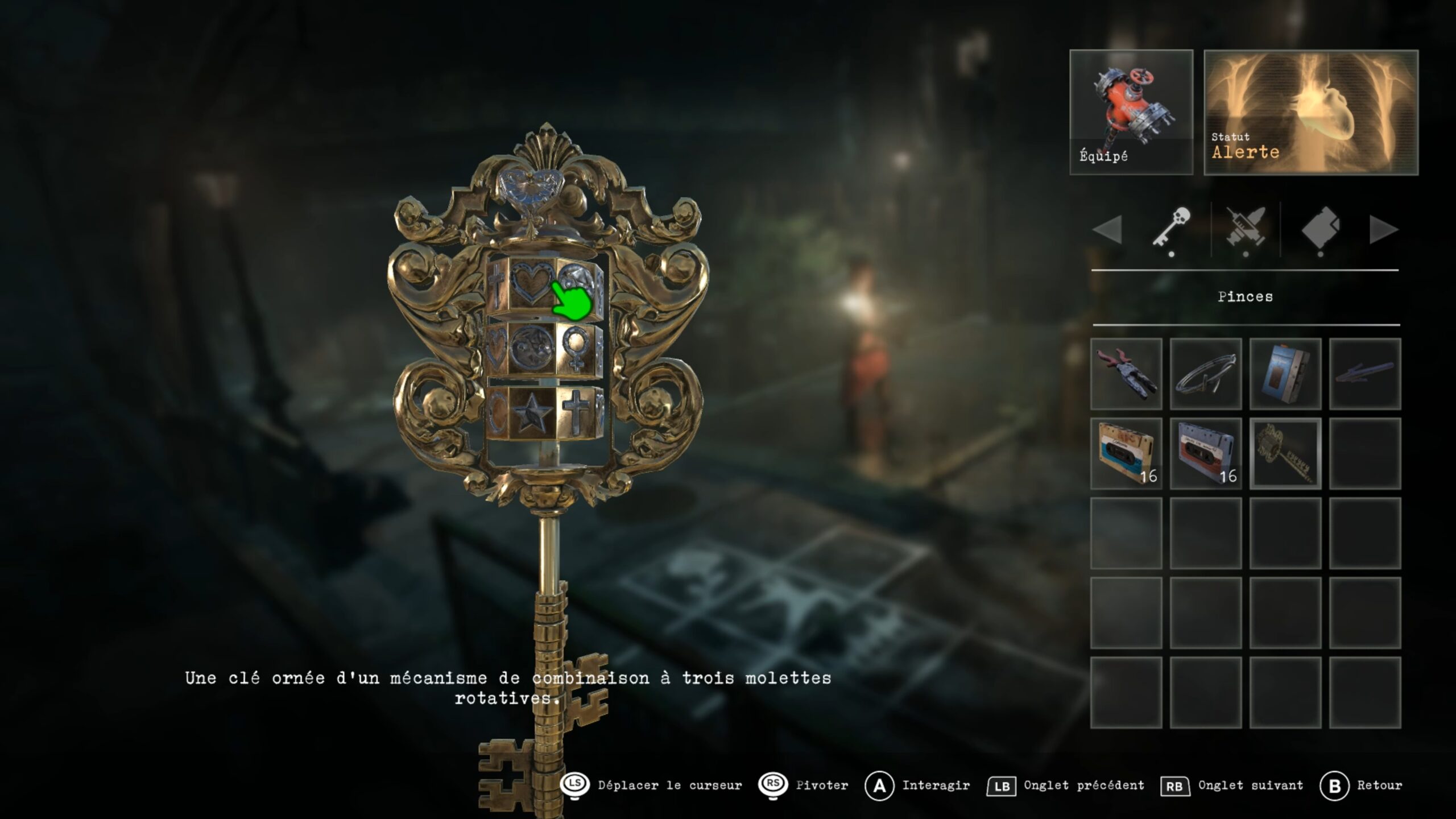Click the bottom dial's cross face

pyautogui.click(x=574, y=411)
